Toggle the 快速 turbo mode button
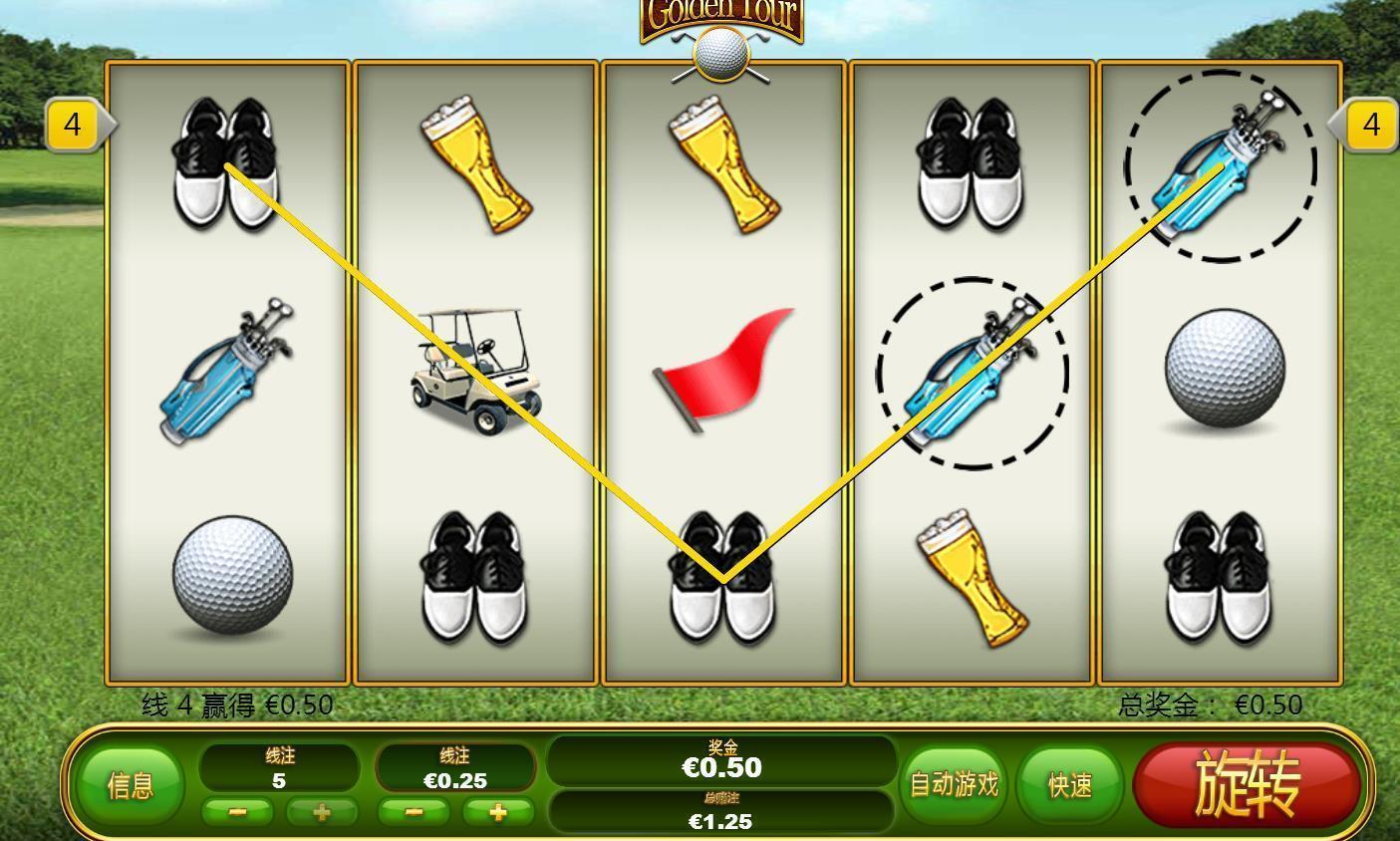Screen dimensions: 1400x841 (1070, 785)
